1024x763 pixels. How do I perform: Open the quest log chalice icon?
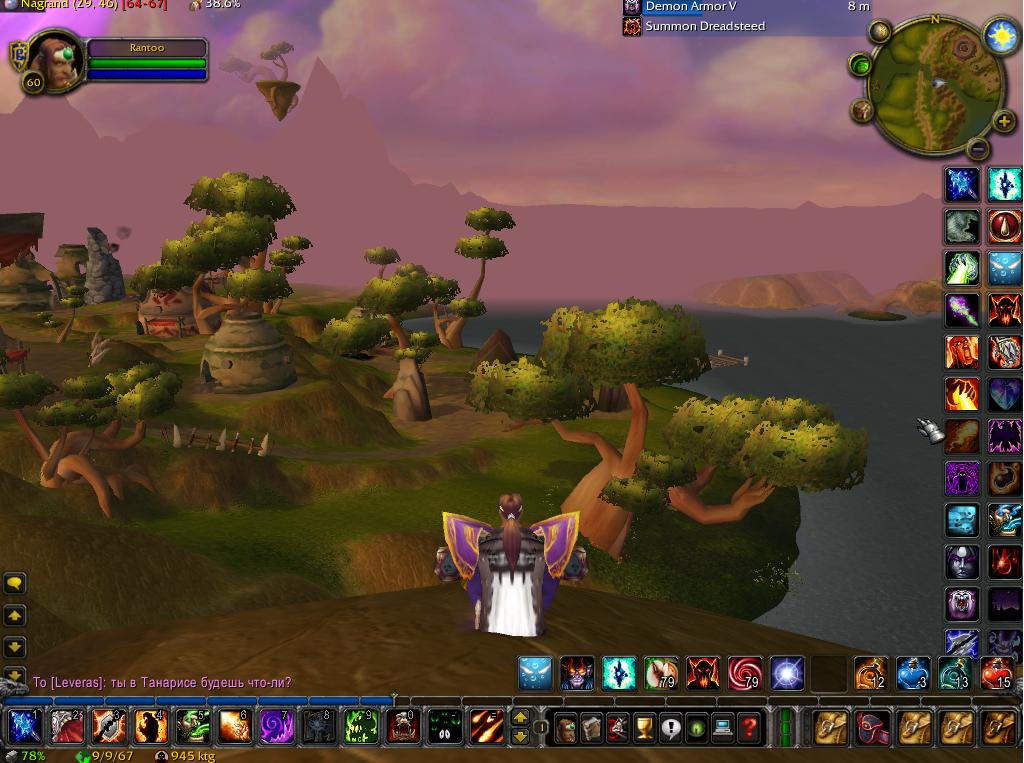click(x=644, y=727)
